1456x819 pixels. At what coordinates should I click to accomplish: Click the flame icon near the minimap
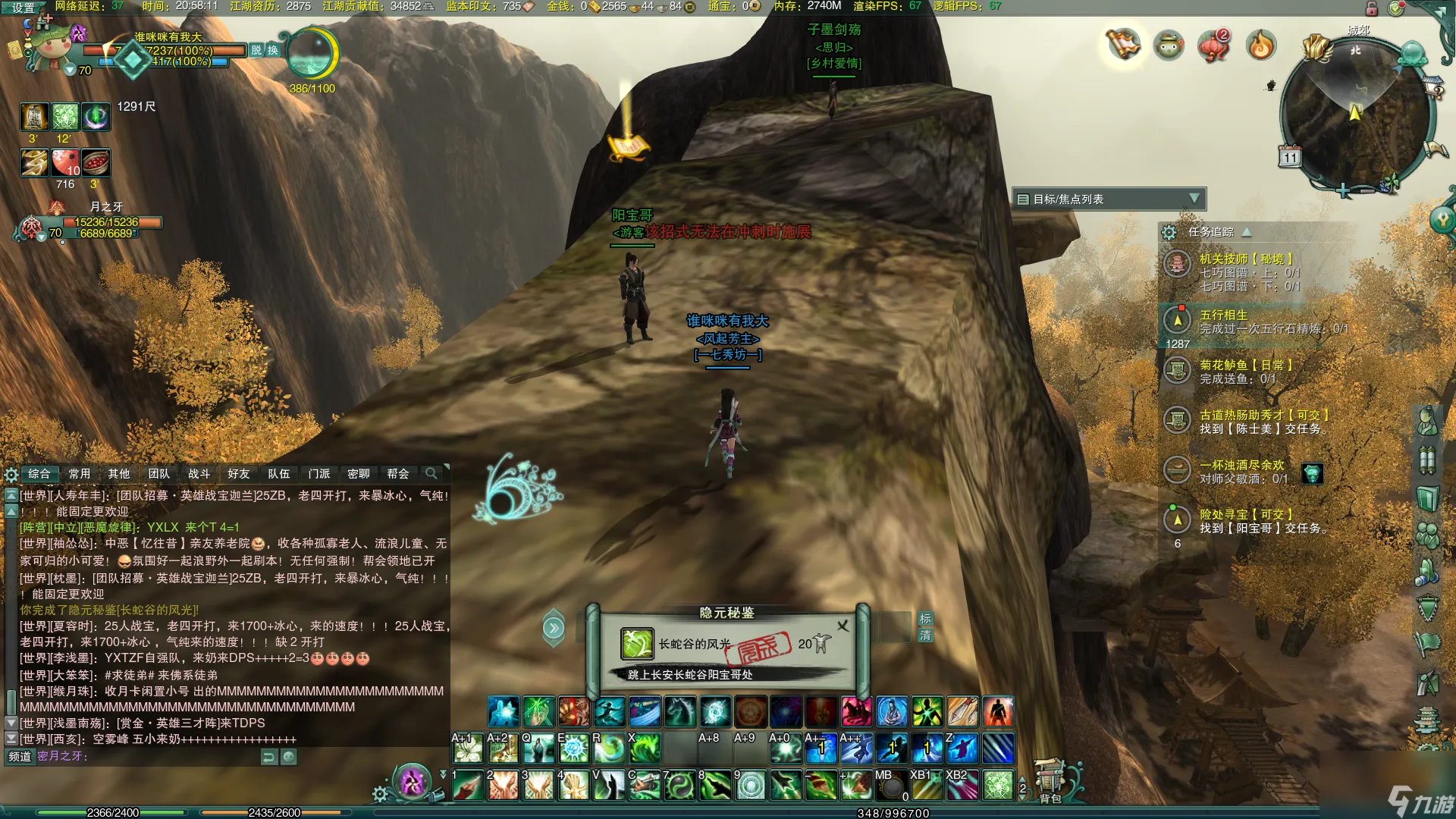click(1261, 46)
